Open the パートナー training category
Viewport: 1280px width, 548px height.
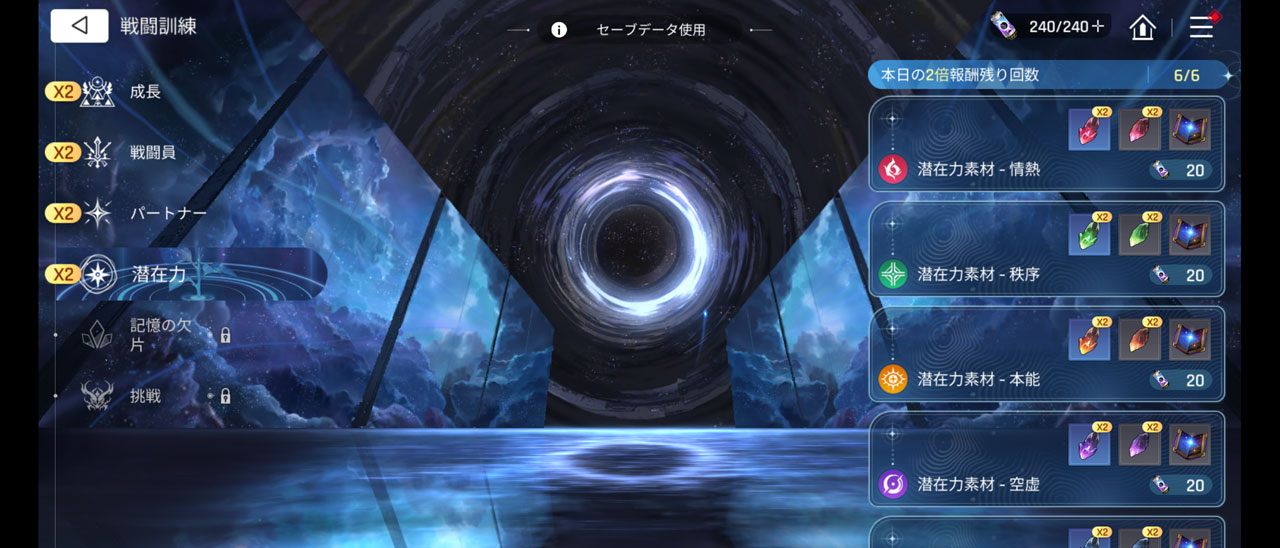[167, 214]
